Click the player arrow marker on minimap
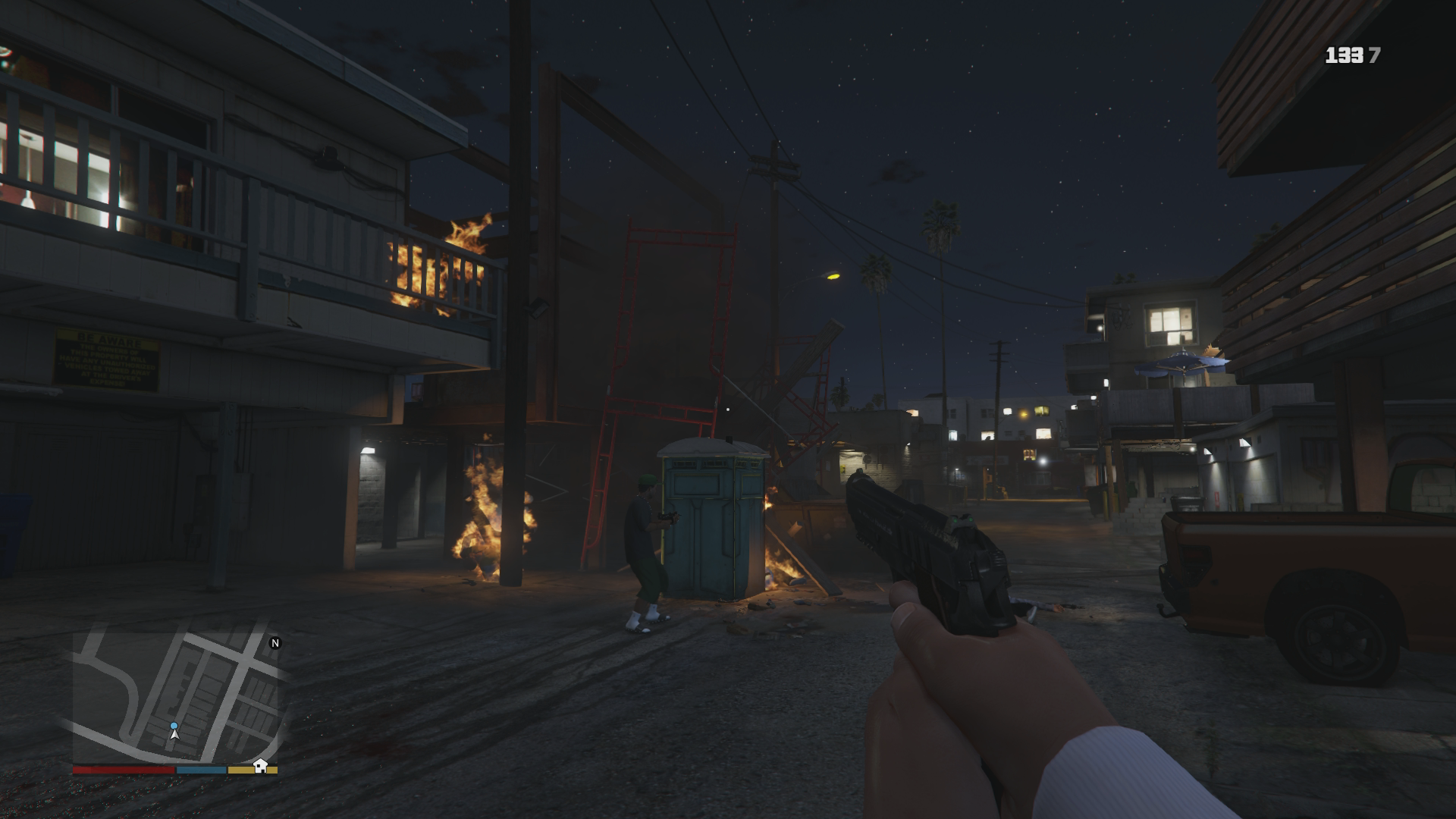The image size is (1456, 819). coord(174,732)
